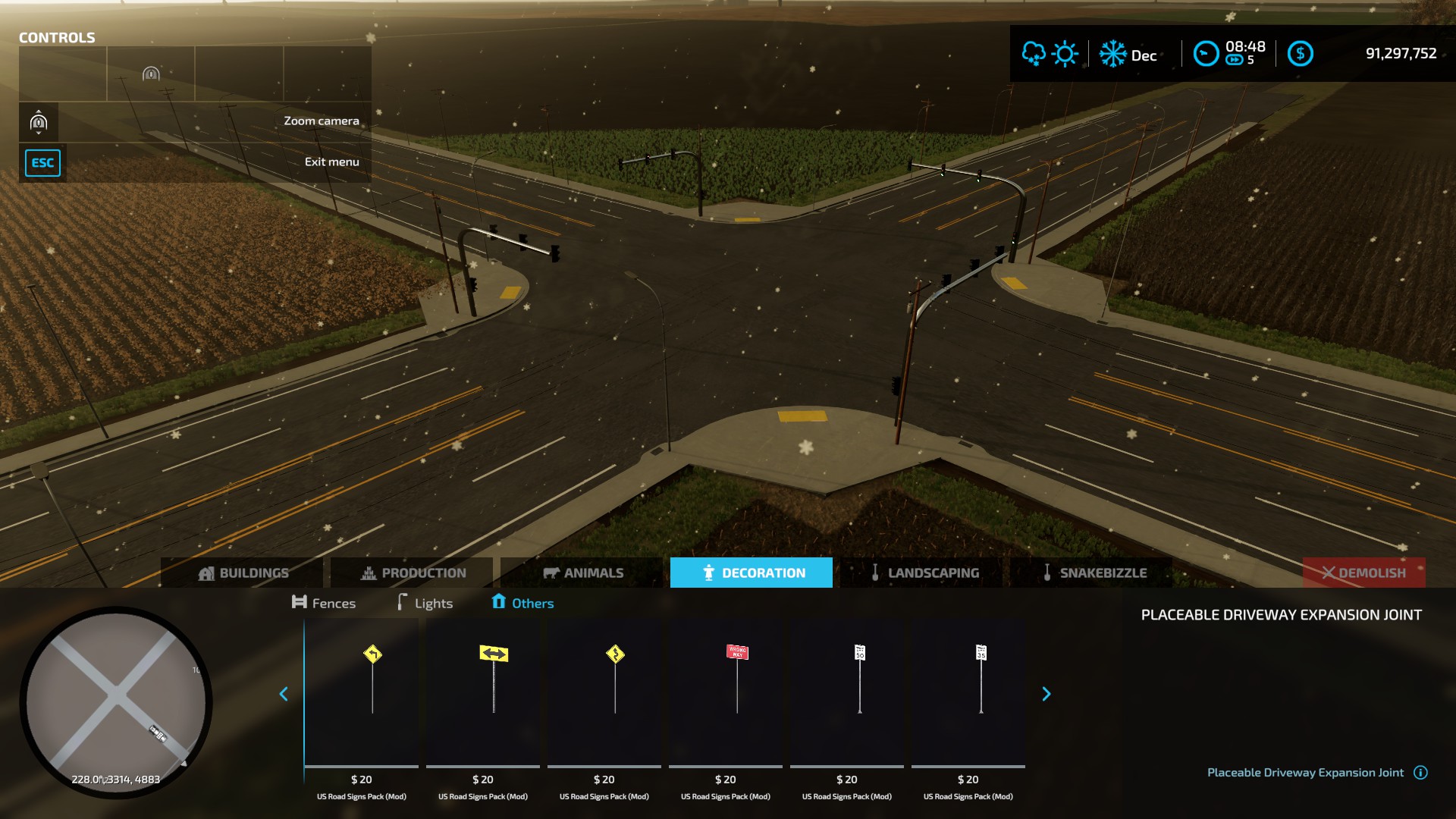Show the Lights subcategory
Screen dimensions: 1456x819
(x=425, y=603)
